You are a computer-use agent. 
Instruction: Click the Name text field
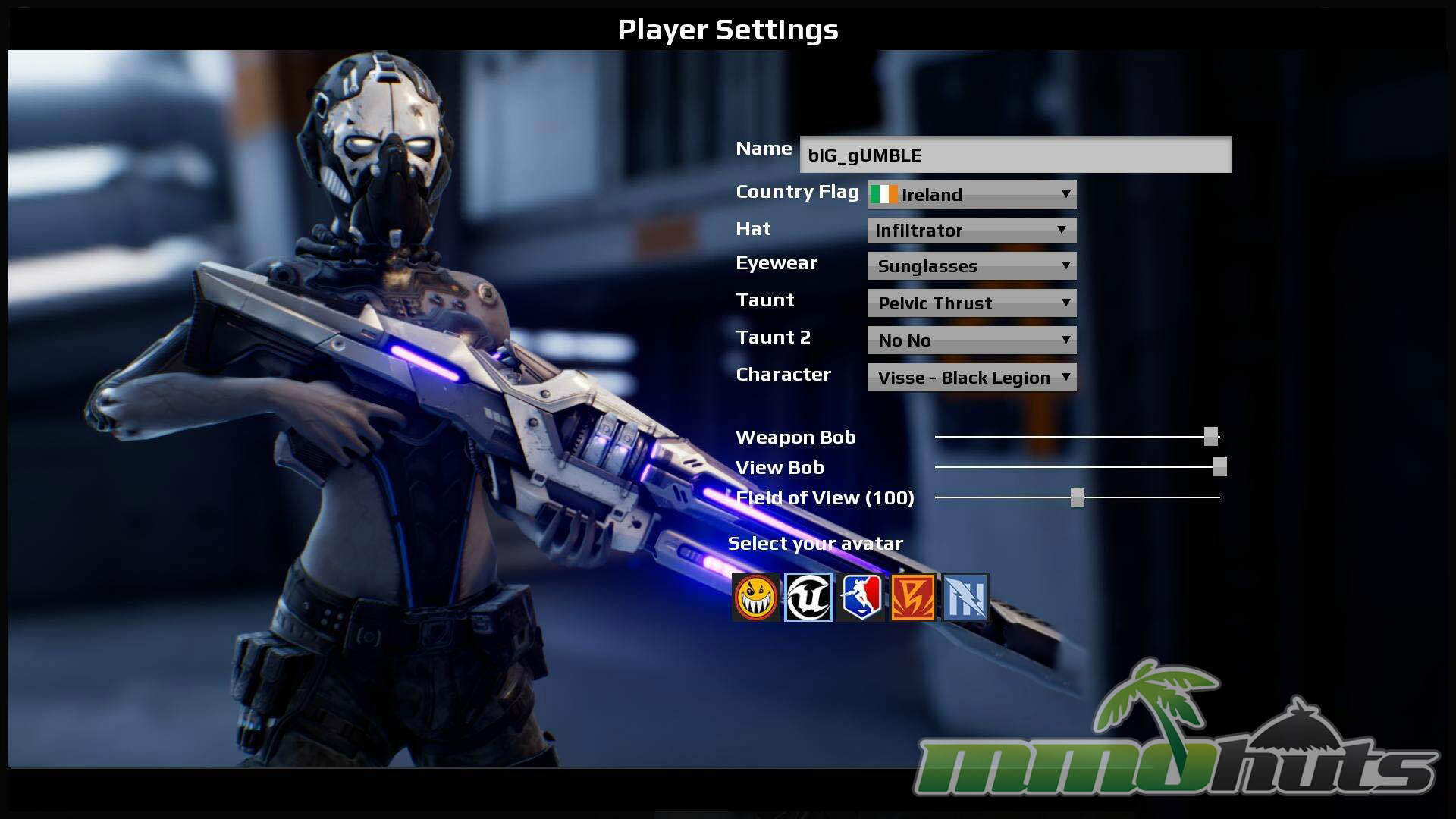(x=1015, y=155)
